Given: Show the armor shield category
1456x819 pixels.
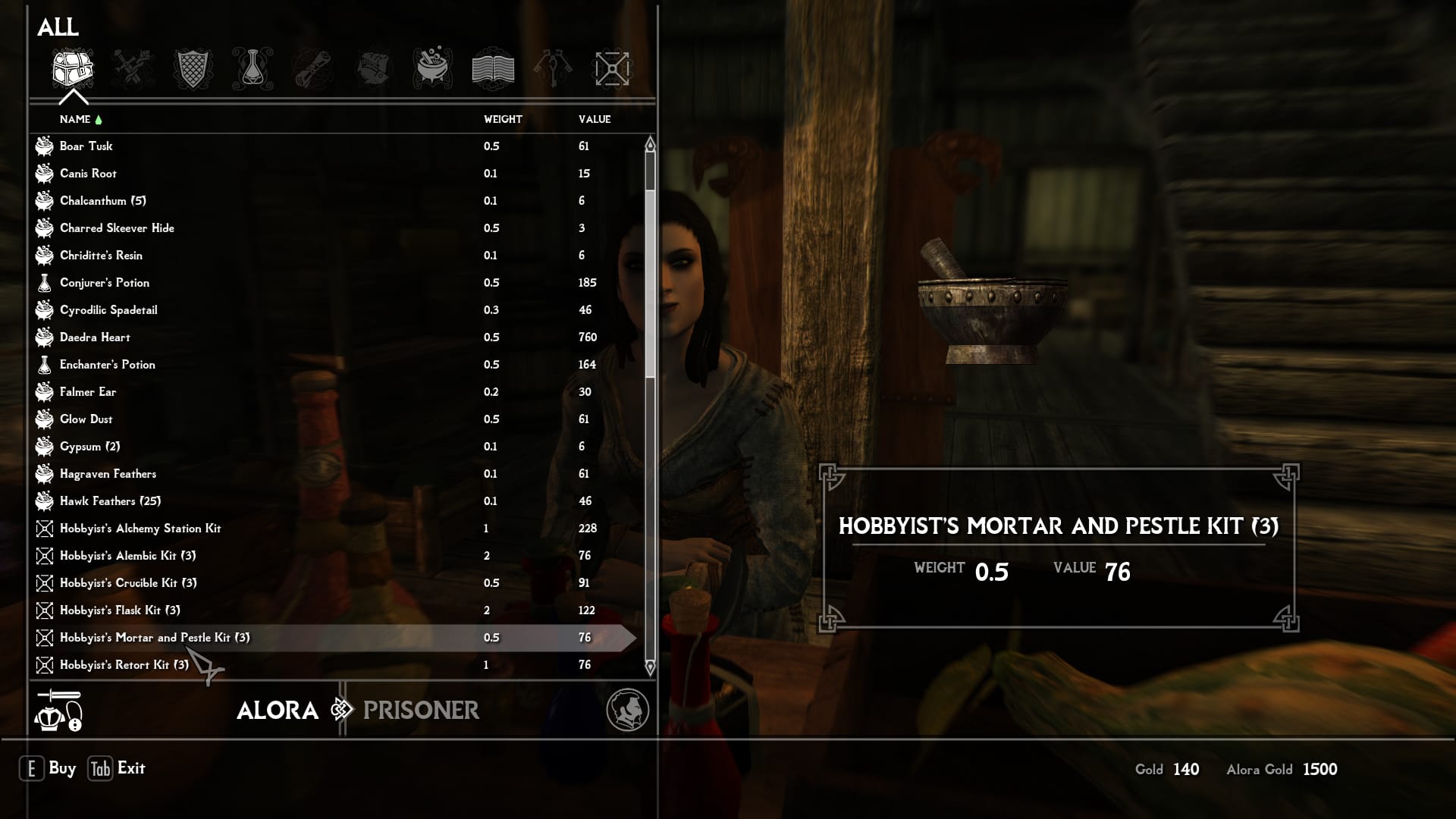Looking at the screenshot, I should (x=193, y=69).
